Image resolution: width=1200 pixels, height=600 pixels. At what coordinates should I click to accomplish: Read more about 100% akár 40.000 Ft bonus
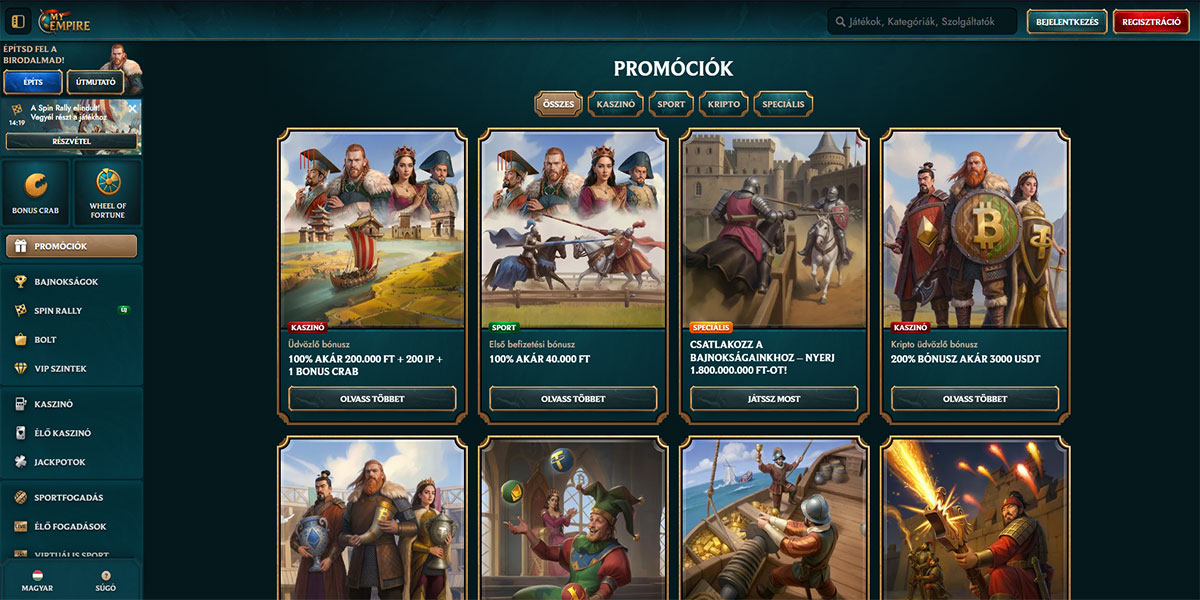tap(573, 398)
